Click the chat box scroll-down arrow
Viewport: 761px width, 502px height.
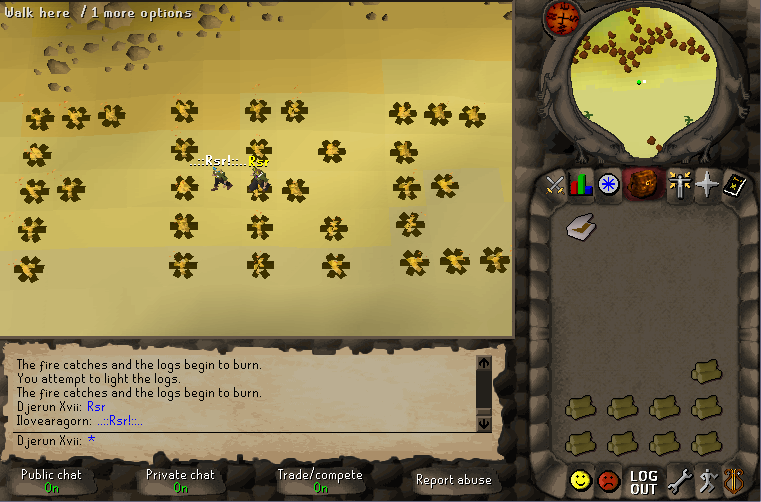[x=484, y=424]
